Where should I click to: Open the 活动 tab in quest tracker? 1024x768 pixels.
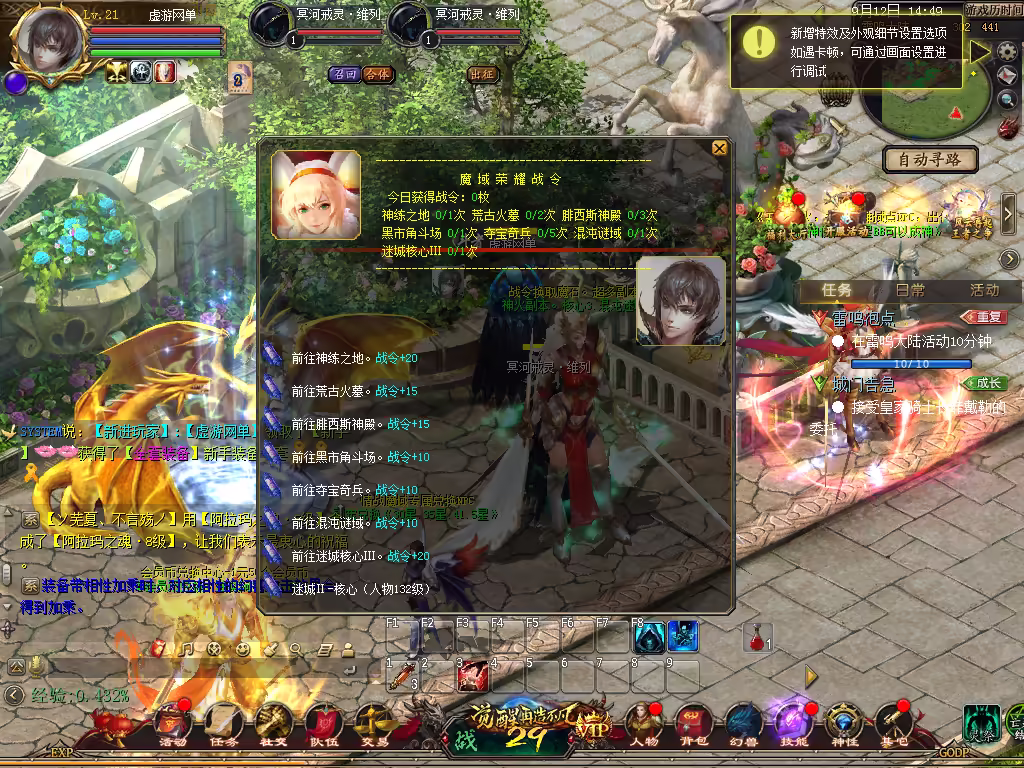coord(984,290)
